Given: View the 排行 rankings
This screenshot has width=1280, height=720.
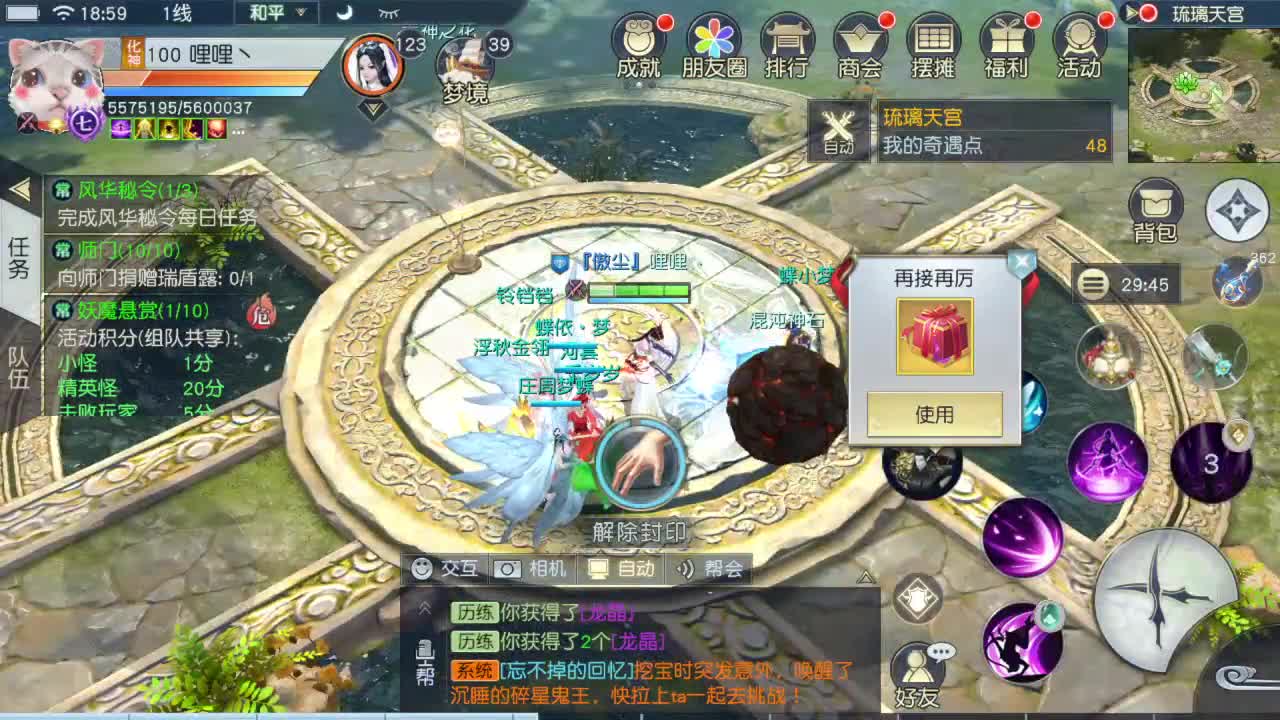Looking at the screenshot, I should pos(785,47).
